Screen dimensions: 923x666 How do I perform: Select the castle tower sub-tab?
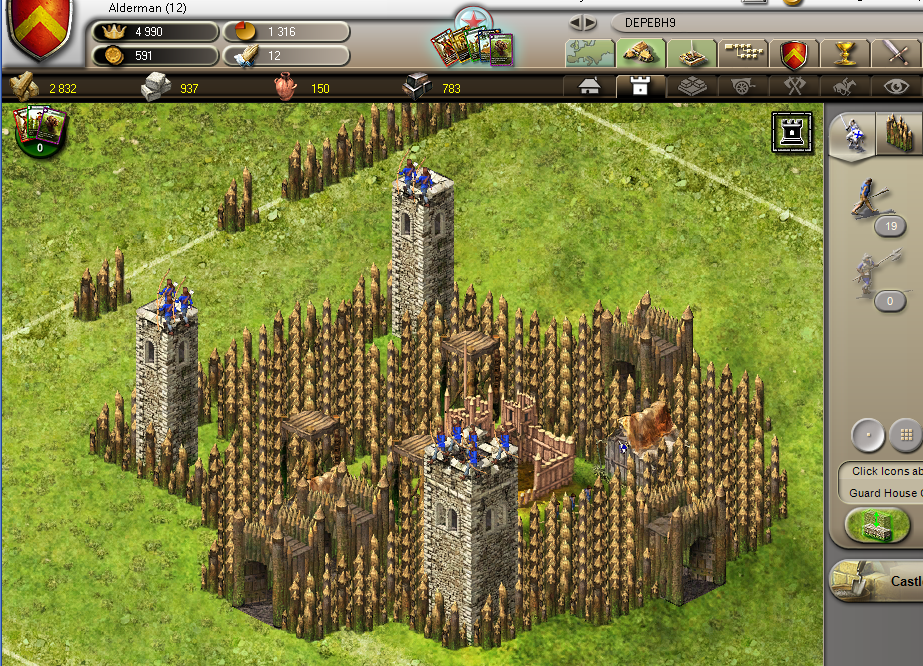click(641, 87)
